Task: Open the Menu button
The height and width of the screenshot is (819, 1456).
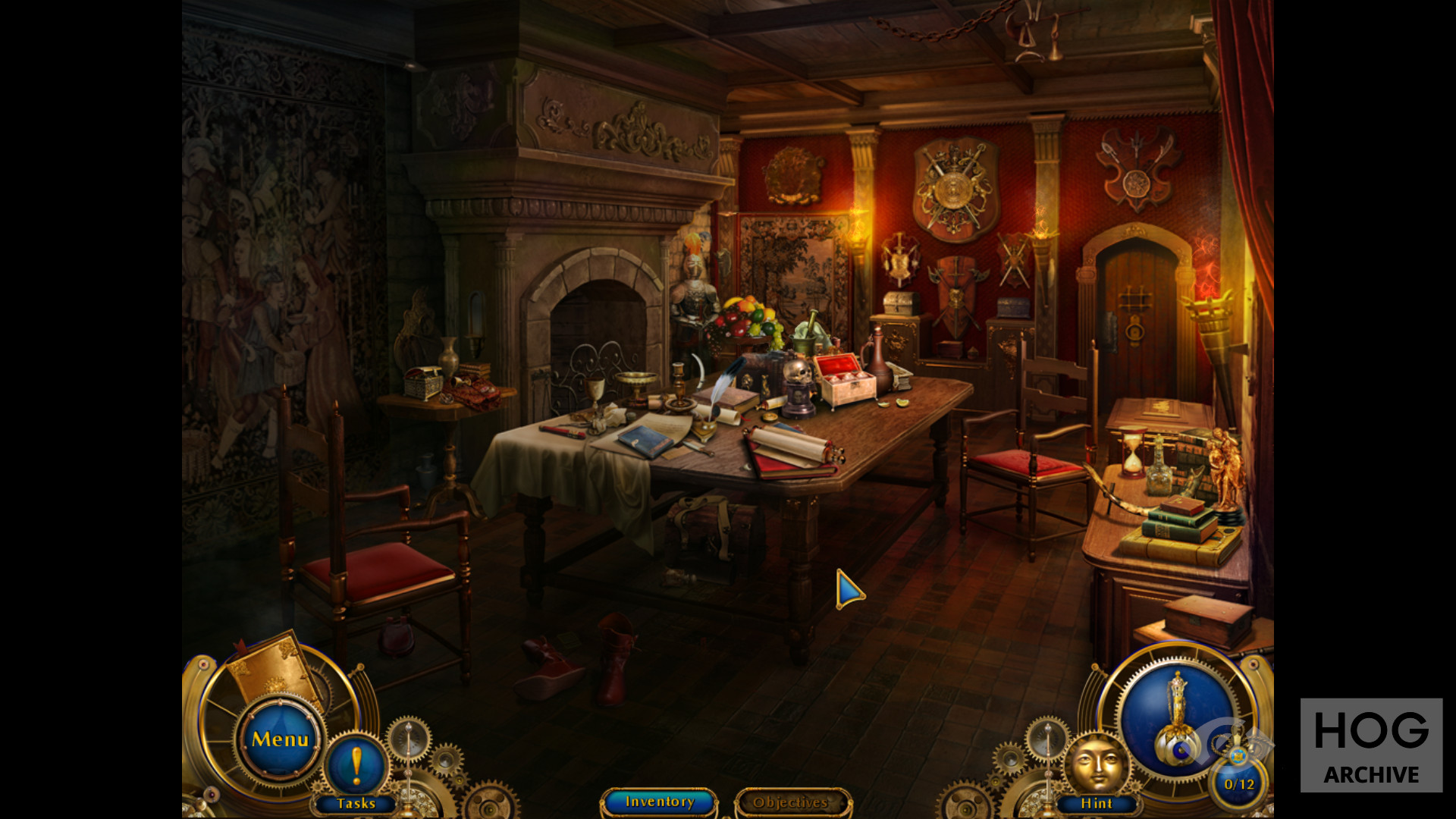Action: pos(280,739)
